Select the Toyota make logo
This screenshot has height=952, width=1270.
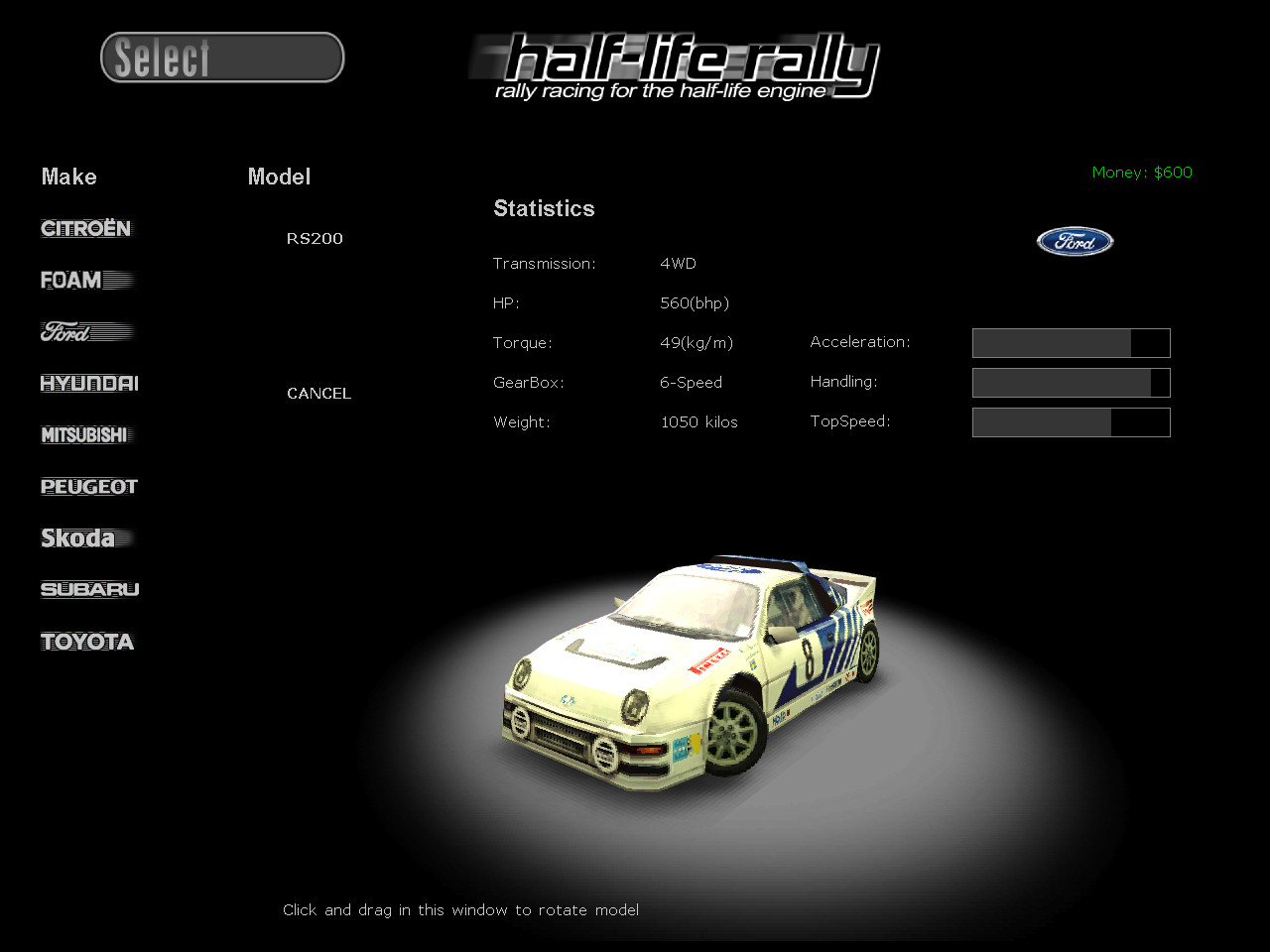coord(87,641)
